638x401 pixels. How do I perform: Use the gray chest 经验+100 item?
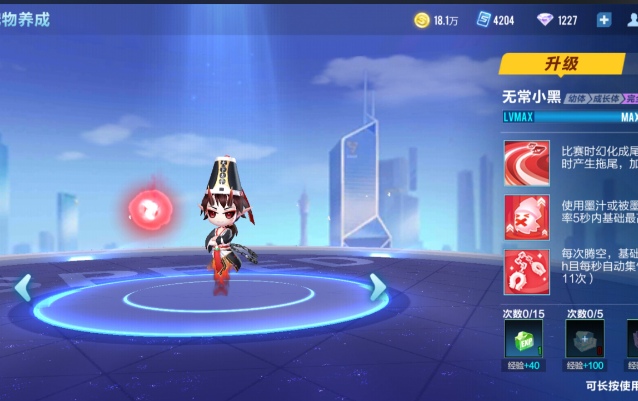(x=585, y=340)
